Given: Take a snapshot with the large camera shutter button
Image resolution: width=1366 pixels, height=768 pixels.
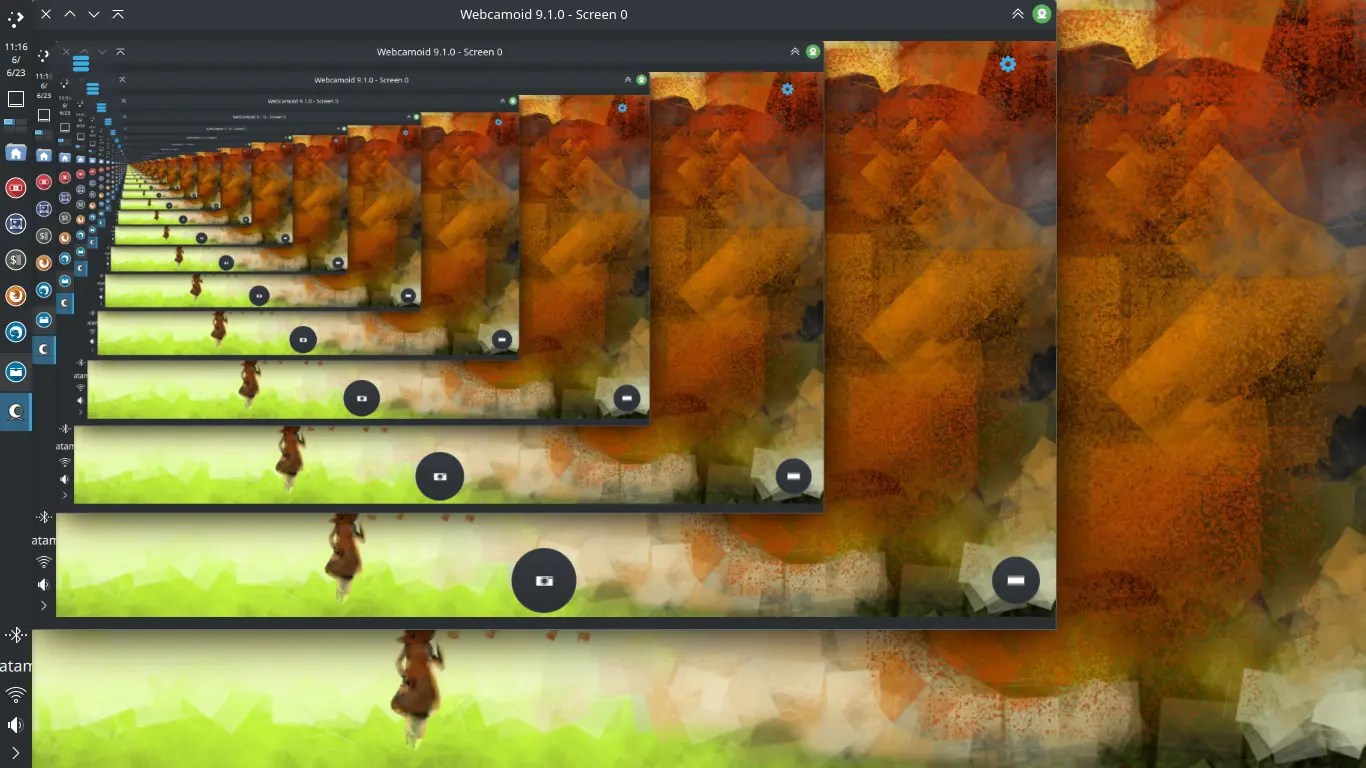Looking at the screenshot, I should click(543, 580).
